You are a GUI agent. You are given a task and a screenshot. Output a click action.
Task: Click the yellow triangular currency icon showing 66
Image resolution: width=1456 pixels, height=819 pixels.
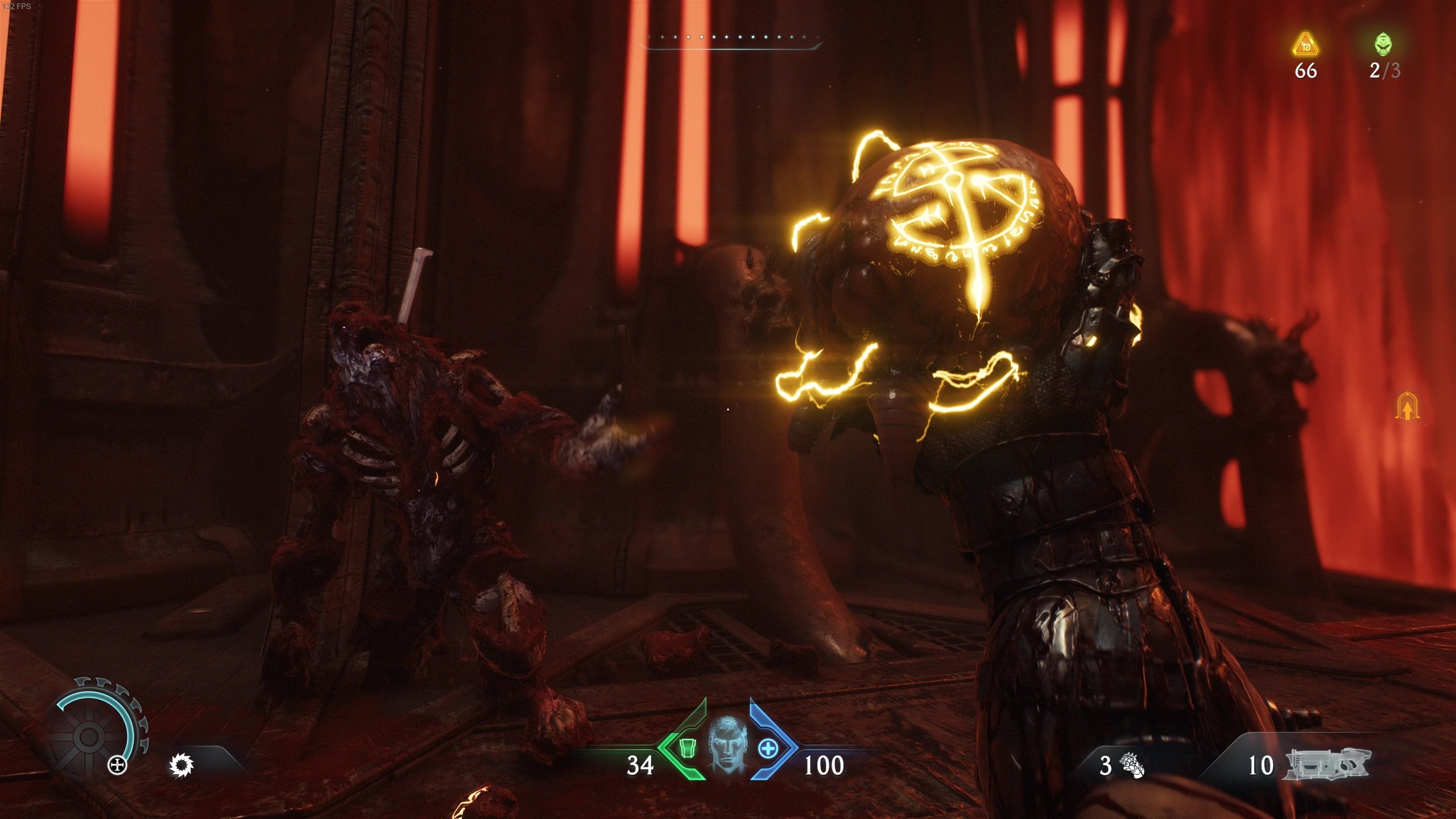1305,44
